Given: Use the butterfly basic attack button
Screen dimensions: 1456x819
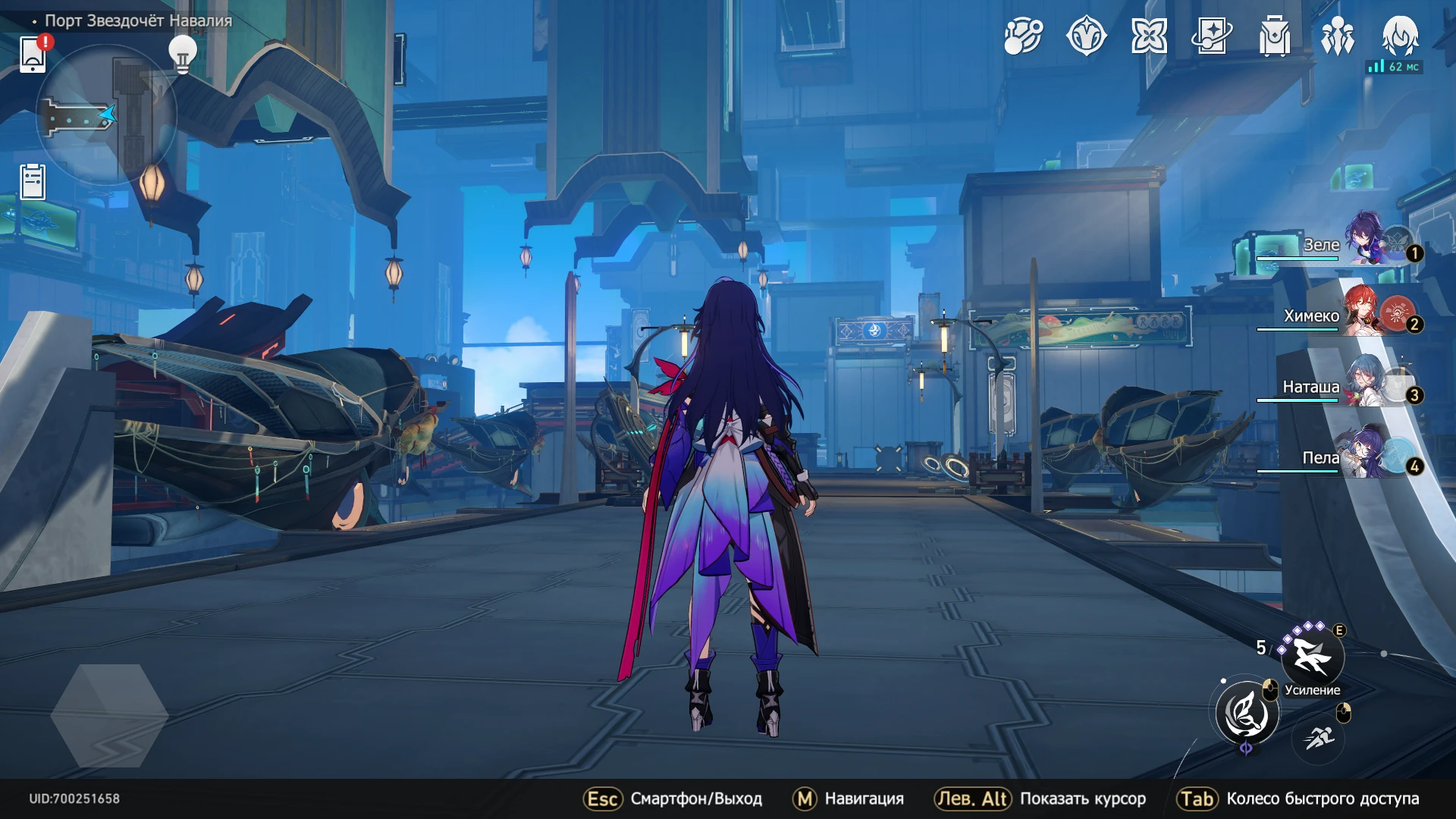Looking at the screenshot, I should [x=1246, y=714].
